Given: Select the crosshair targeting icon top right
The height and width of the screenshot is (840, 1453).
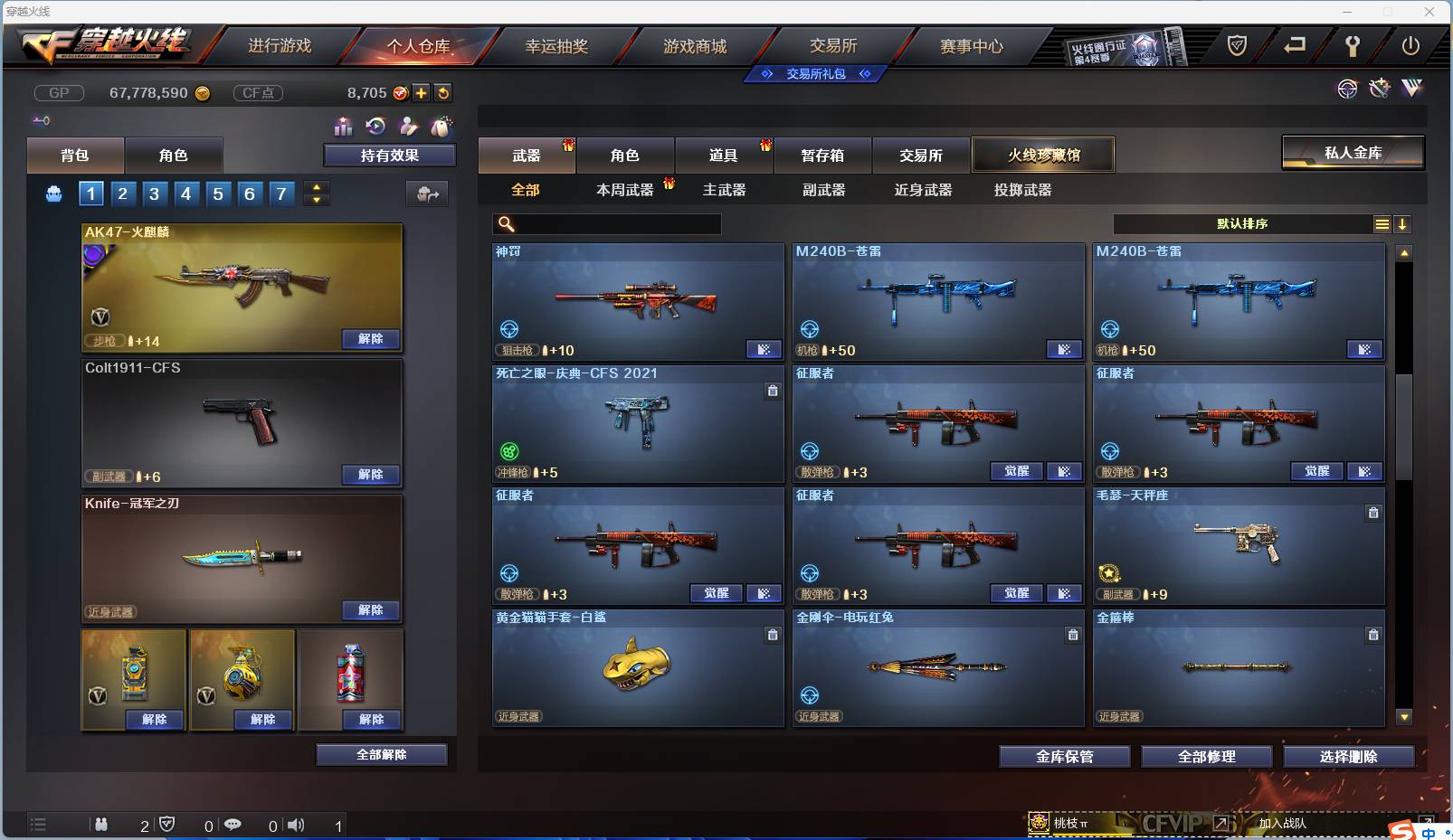Looking at the screenshot, I should [x=1348, y=89].
